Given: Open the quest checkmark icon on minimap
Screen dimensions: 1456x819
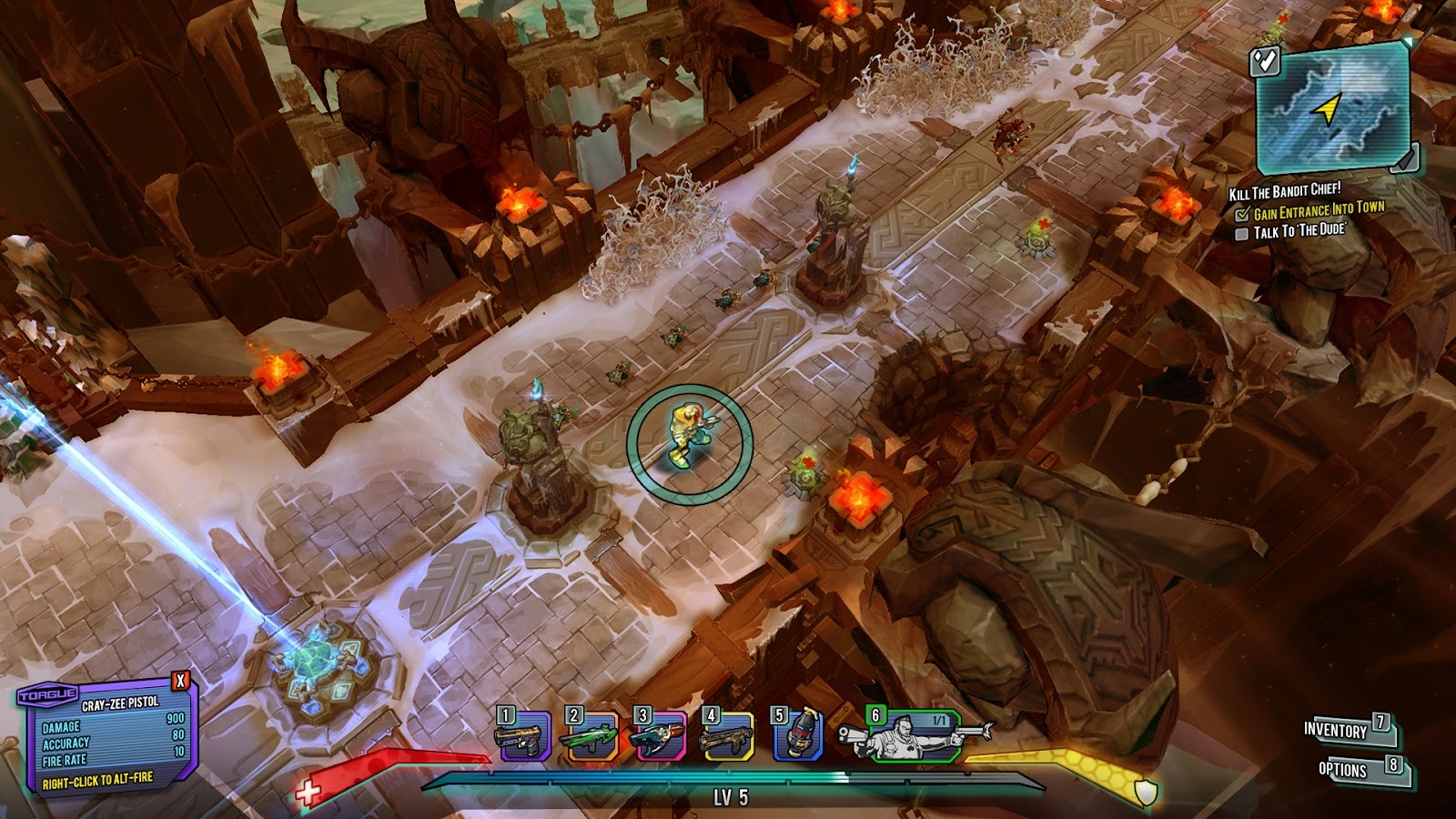Looking at the screenshot, I should click(1265, 61).
